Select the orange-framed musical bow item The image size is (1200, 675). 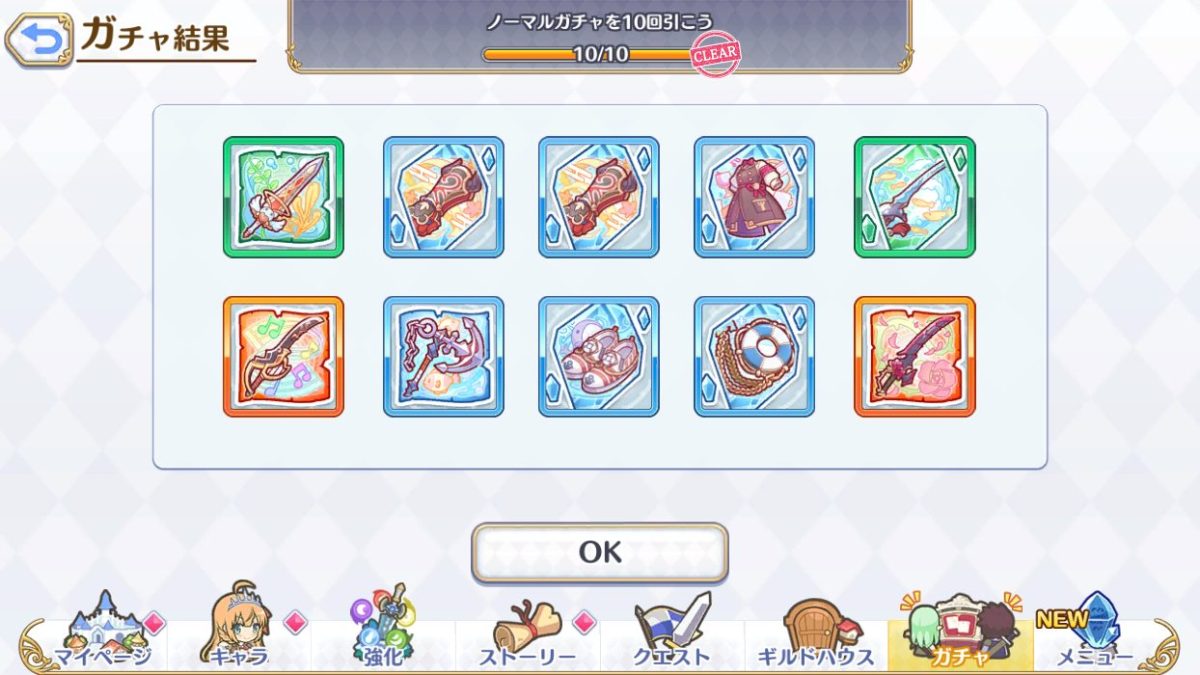283,356
